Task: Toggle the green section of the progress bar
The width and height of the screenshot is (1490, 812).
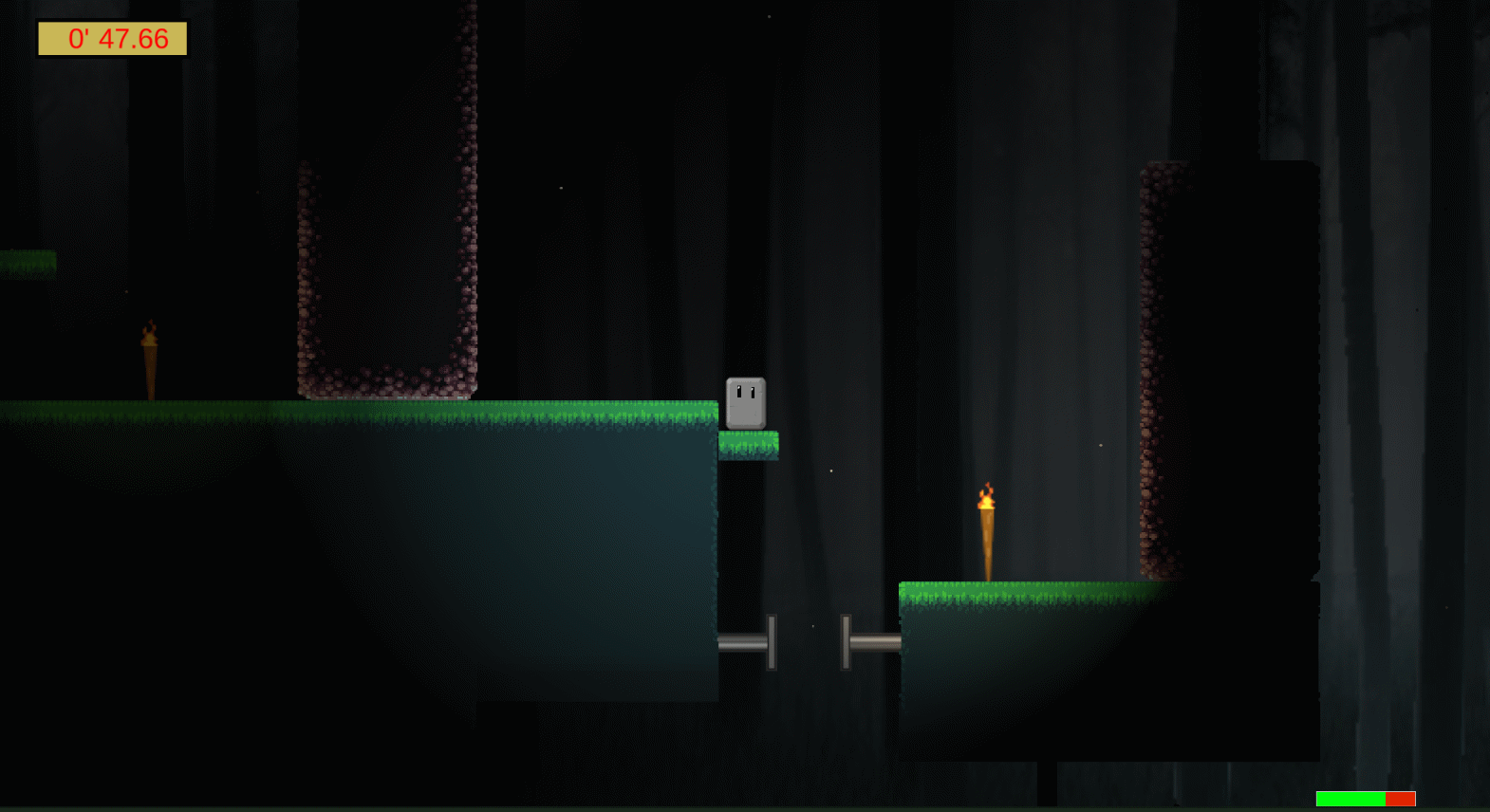Action: (1350, 799)
